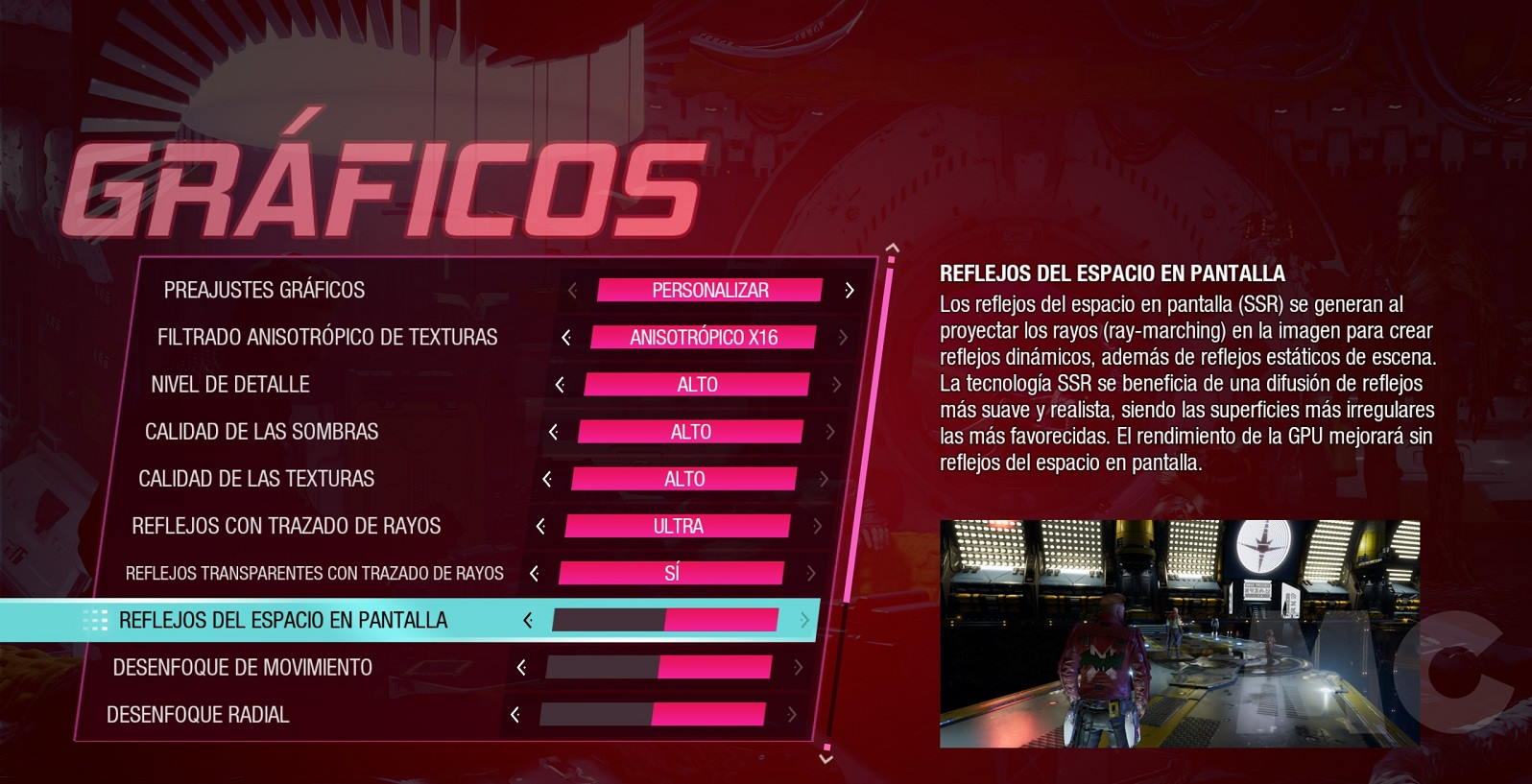
Task: Click the scroll up arrow above the list
Action: click(x=893, y=248)
